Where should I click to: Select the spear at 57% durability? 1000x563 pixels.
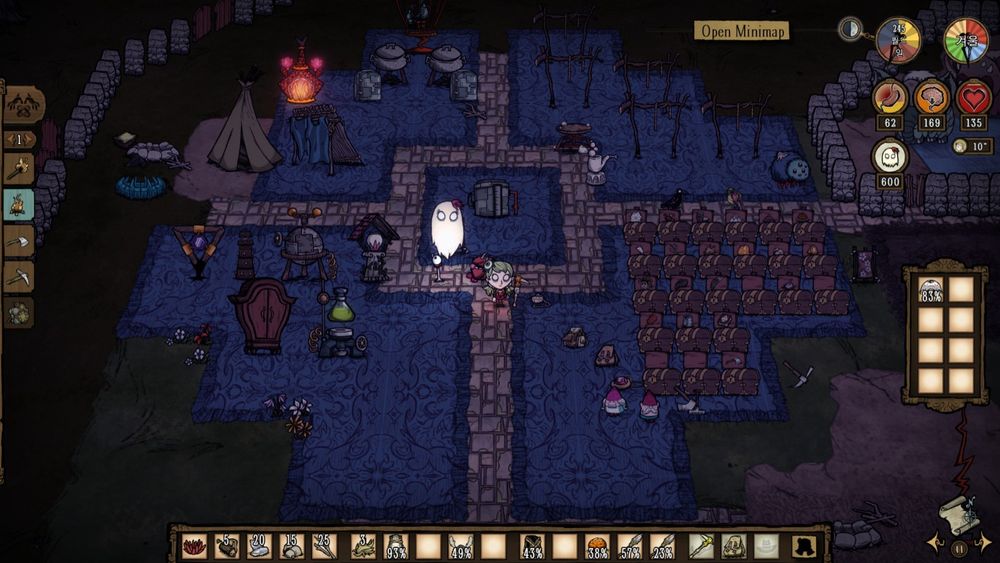coord(631,546)
